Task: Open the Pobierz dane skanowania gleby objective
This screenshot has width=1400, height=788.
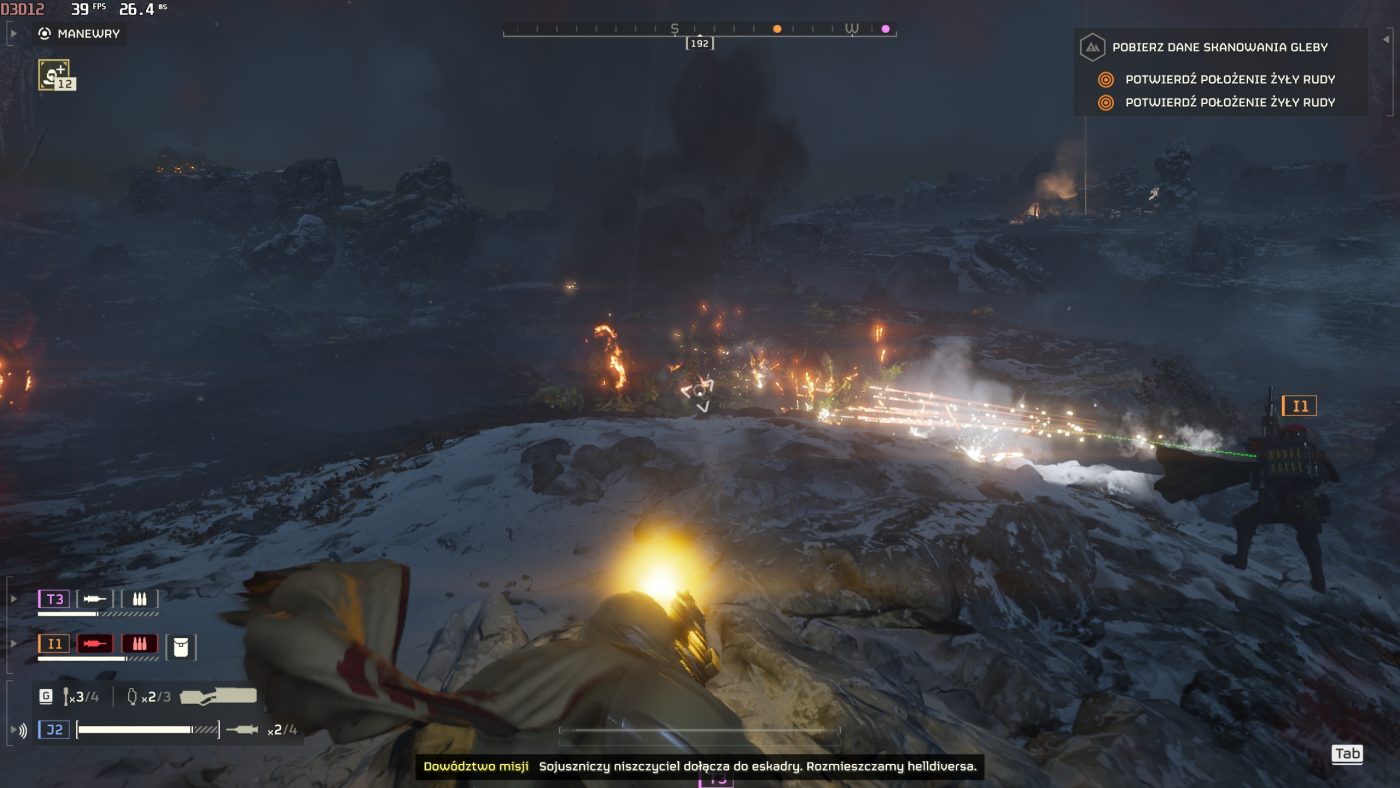Action: coord(1225,47)
